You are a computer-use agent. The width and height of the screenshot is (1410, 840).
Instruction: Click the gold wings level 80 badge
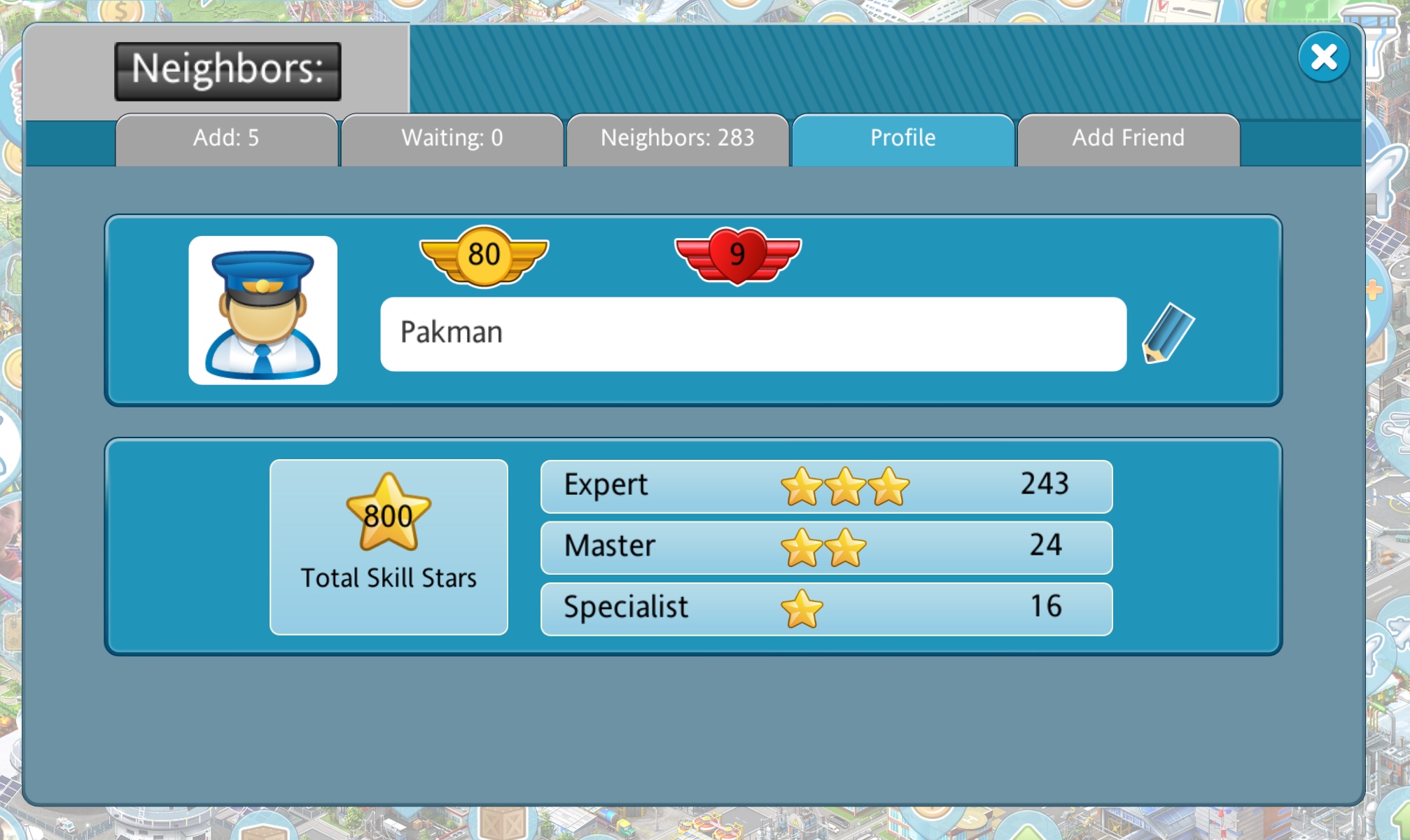(484, 255)
